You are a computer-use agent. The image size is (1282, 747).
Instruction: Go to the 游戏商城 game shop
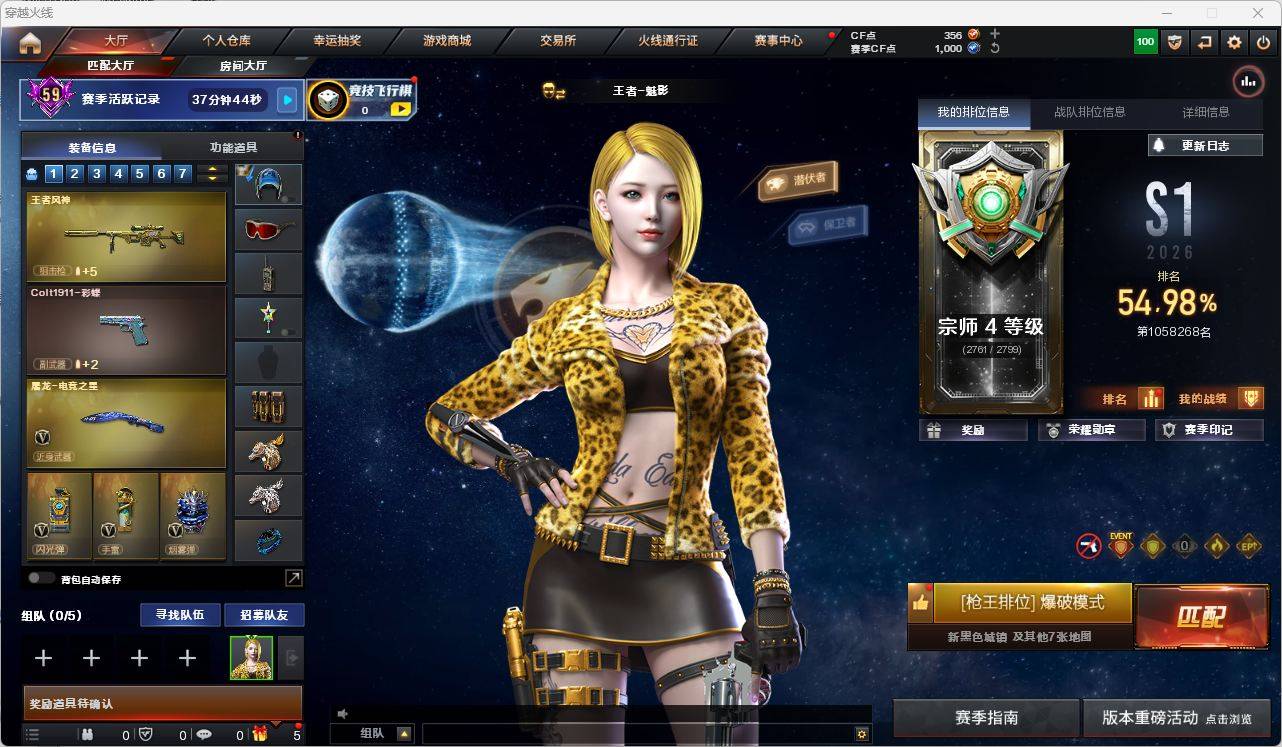click(447, 41)
